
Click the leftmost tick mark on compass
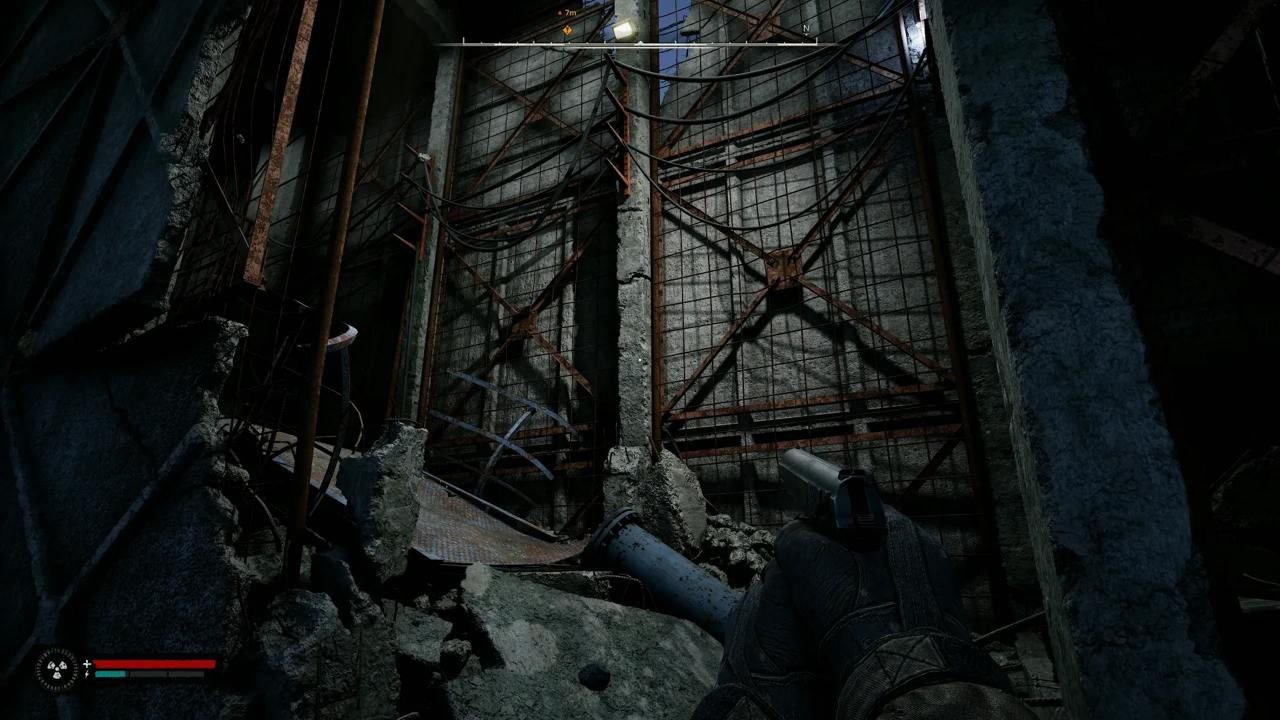pyautogui.click(x=463, y=43)
